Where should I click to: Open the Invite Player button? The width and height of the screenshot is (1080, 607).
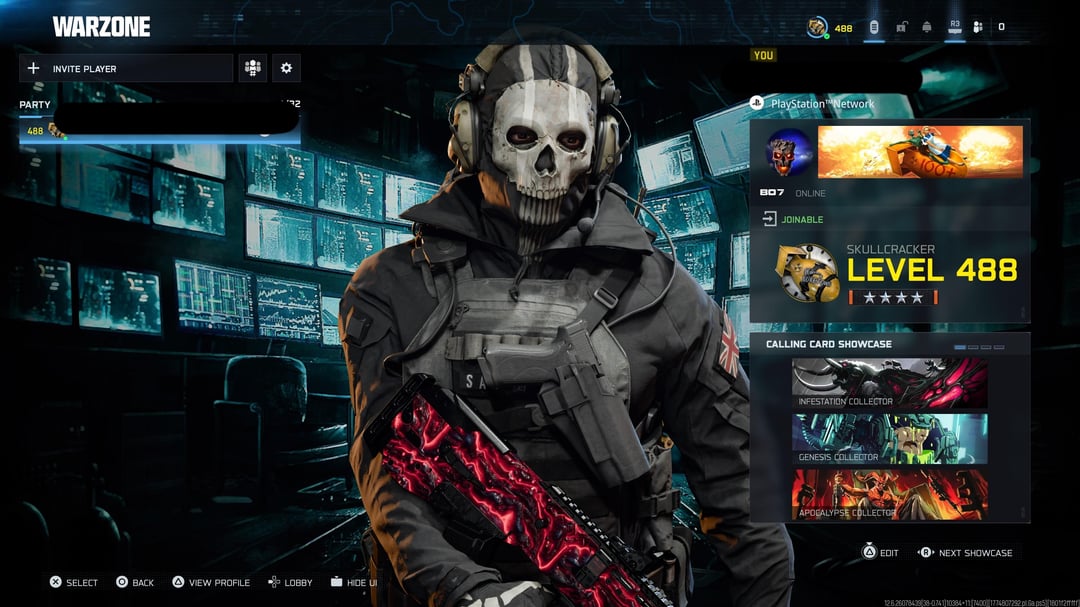tap(126, 68)
